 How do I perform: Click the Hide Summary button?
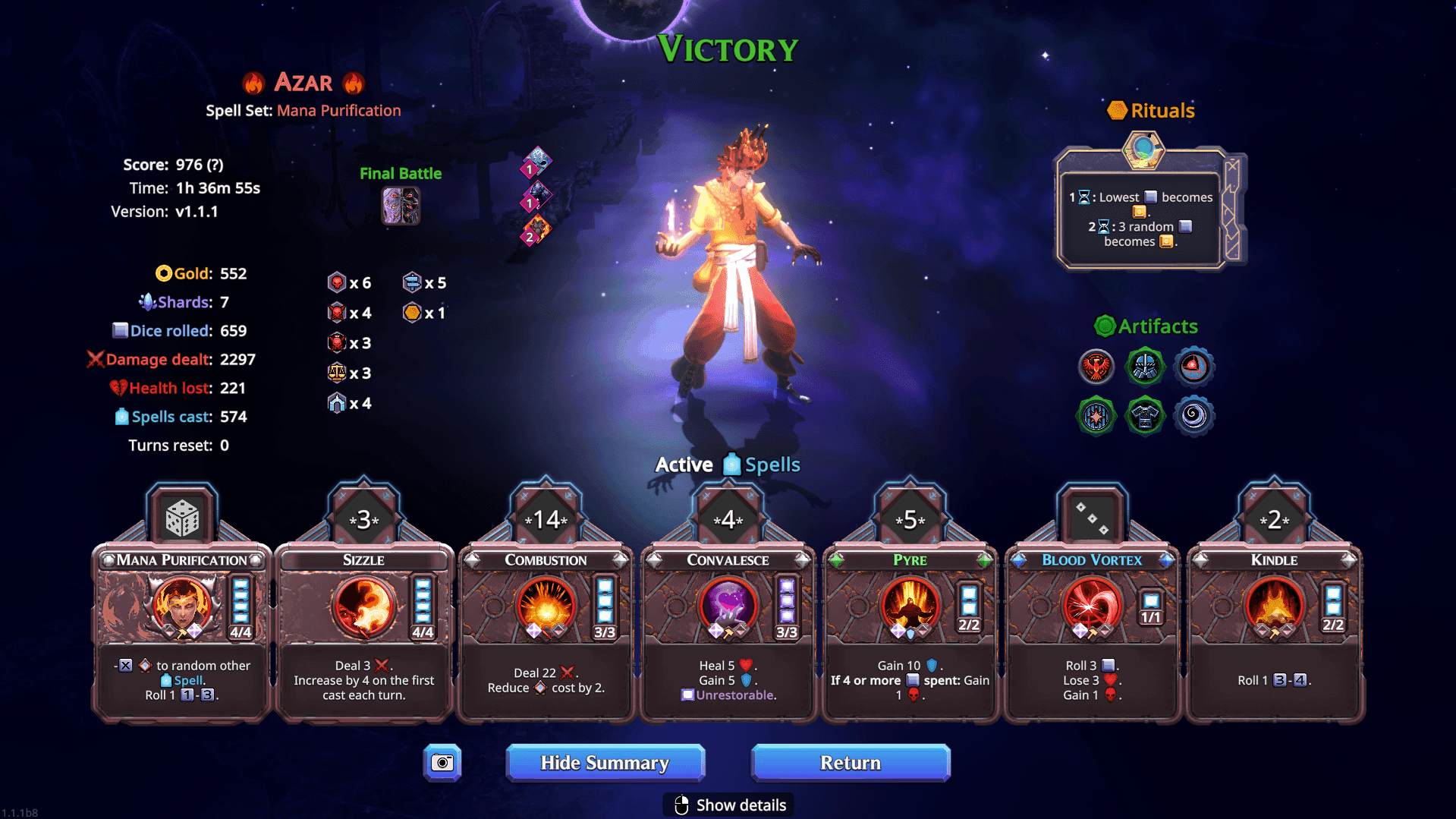pos(605,763)
